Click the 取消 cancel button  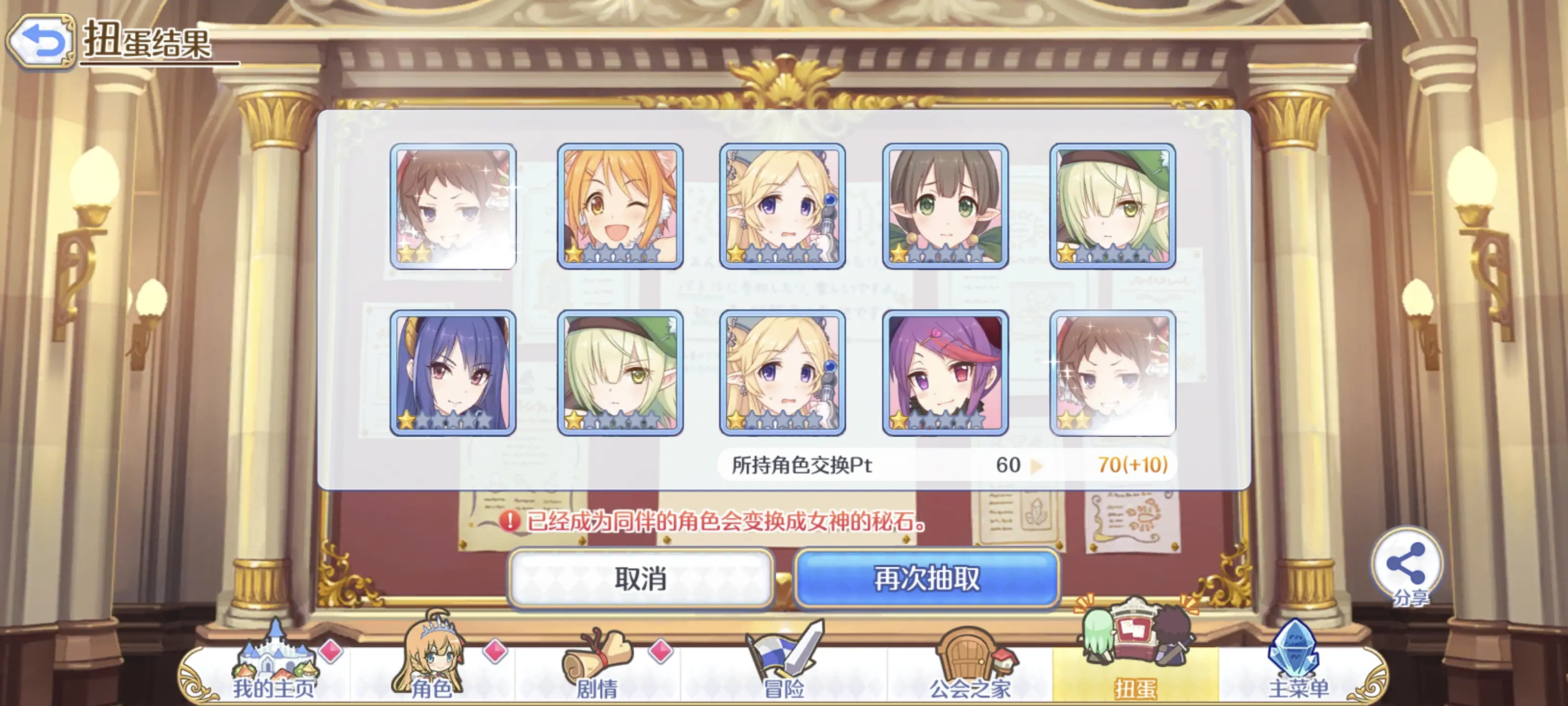coord(640,578)
